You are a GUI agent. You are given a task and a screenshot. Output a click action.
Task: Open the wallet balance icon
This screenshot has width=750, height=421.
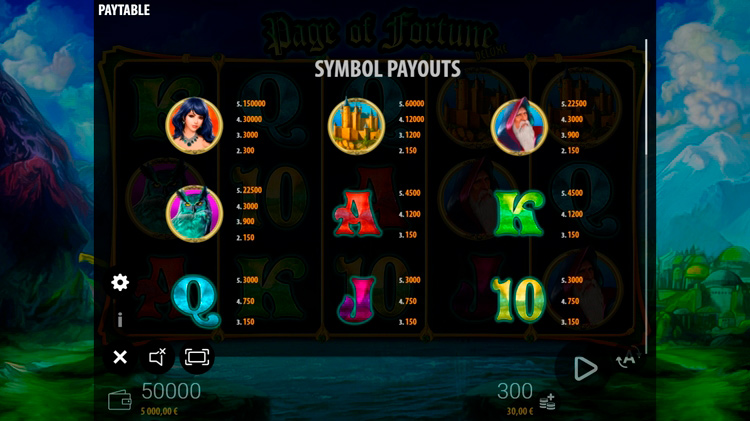119,400
